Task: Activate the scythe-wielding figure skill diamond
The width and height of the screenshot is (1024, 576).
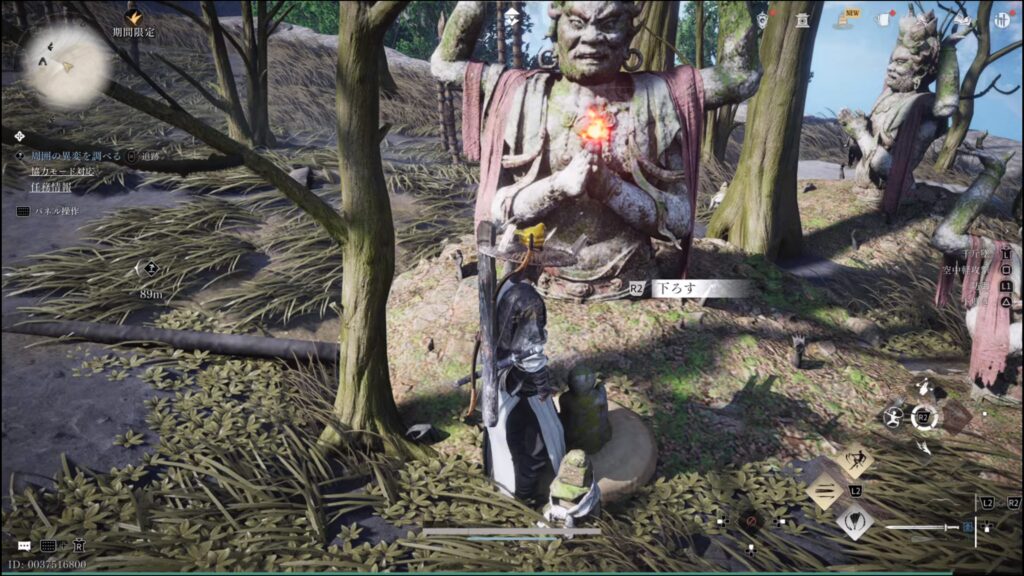Action: click(855, 461)
